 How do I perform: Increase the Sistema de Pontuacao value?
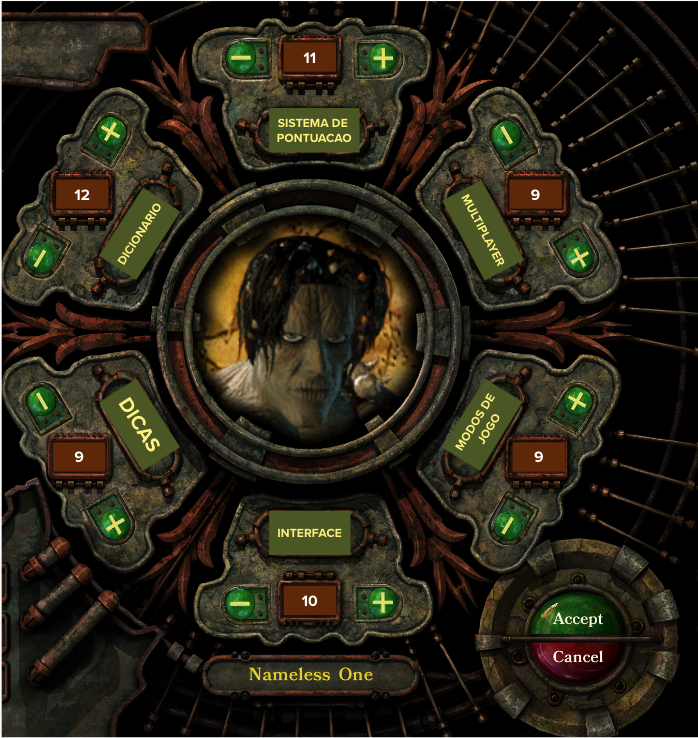click(x=382, y=57)
